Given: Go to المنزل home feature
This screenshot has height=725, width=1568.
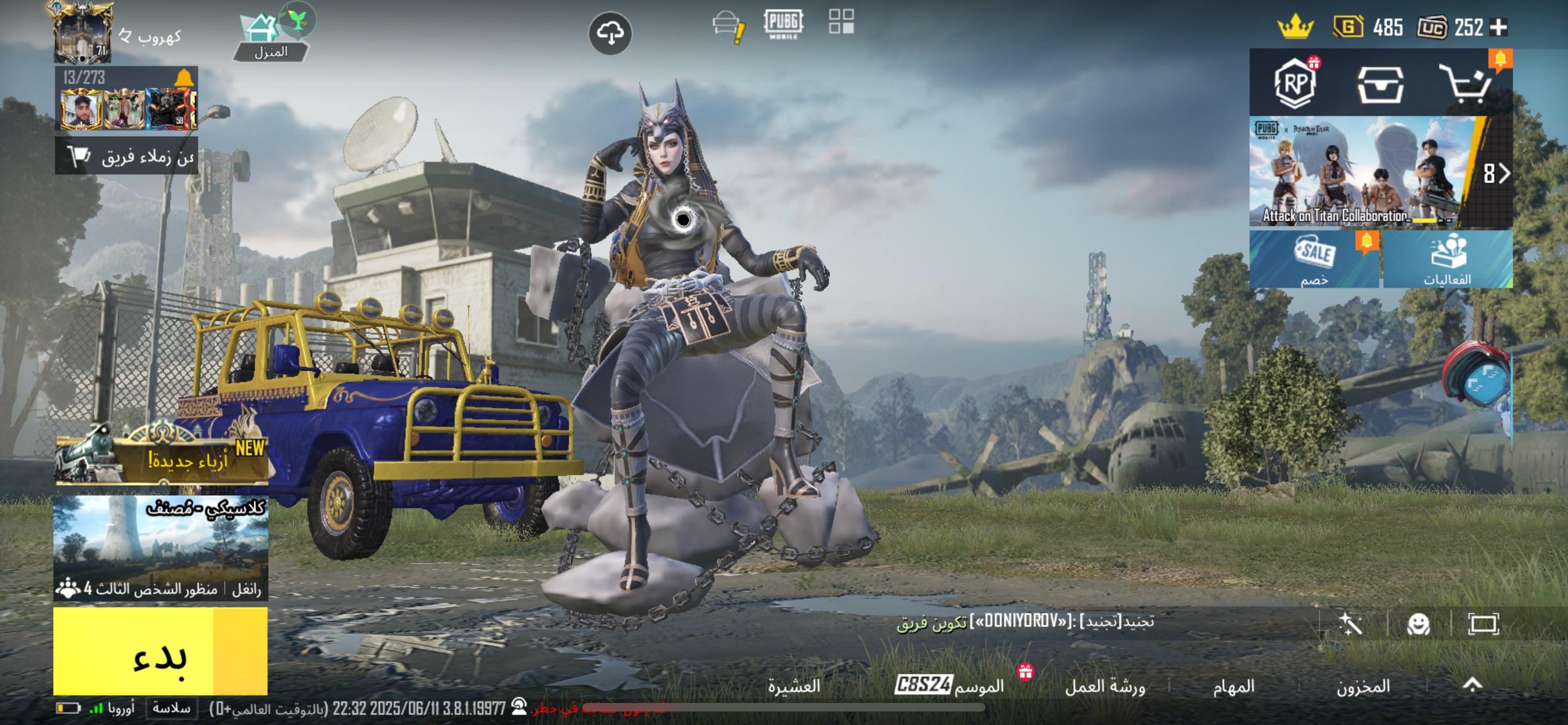Looking at the screenshot, I should click(x=270, y=38).
